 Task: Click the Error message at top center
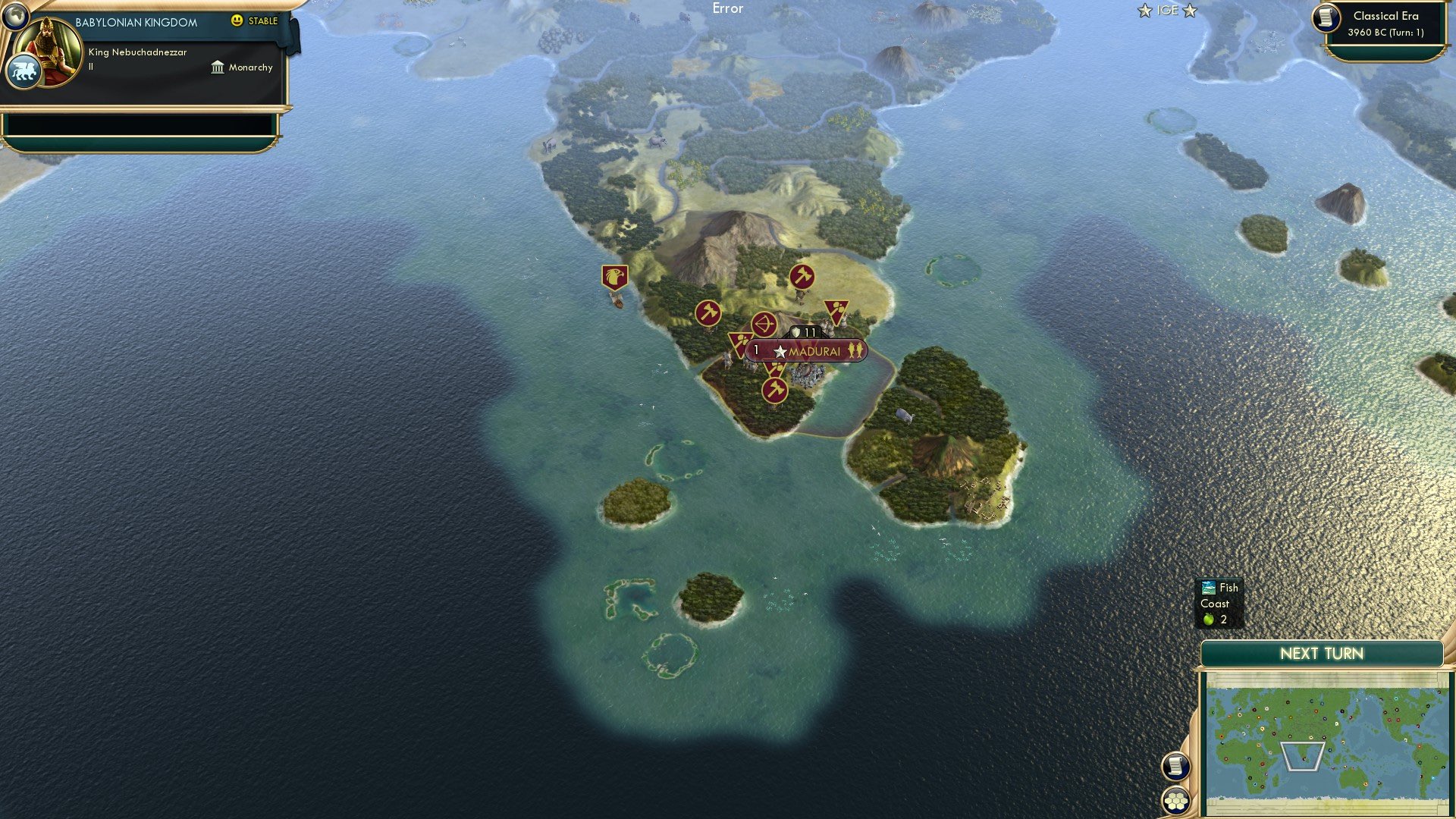pos(727,8)
